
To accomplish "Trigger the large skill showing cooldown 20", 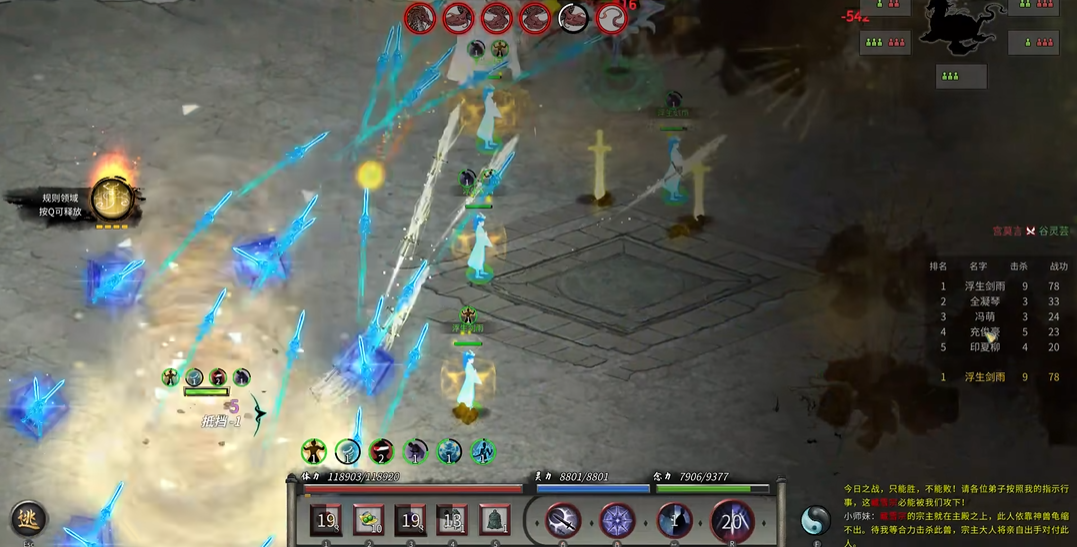I will click(732, 520).
